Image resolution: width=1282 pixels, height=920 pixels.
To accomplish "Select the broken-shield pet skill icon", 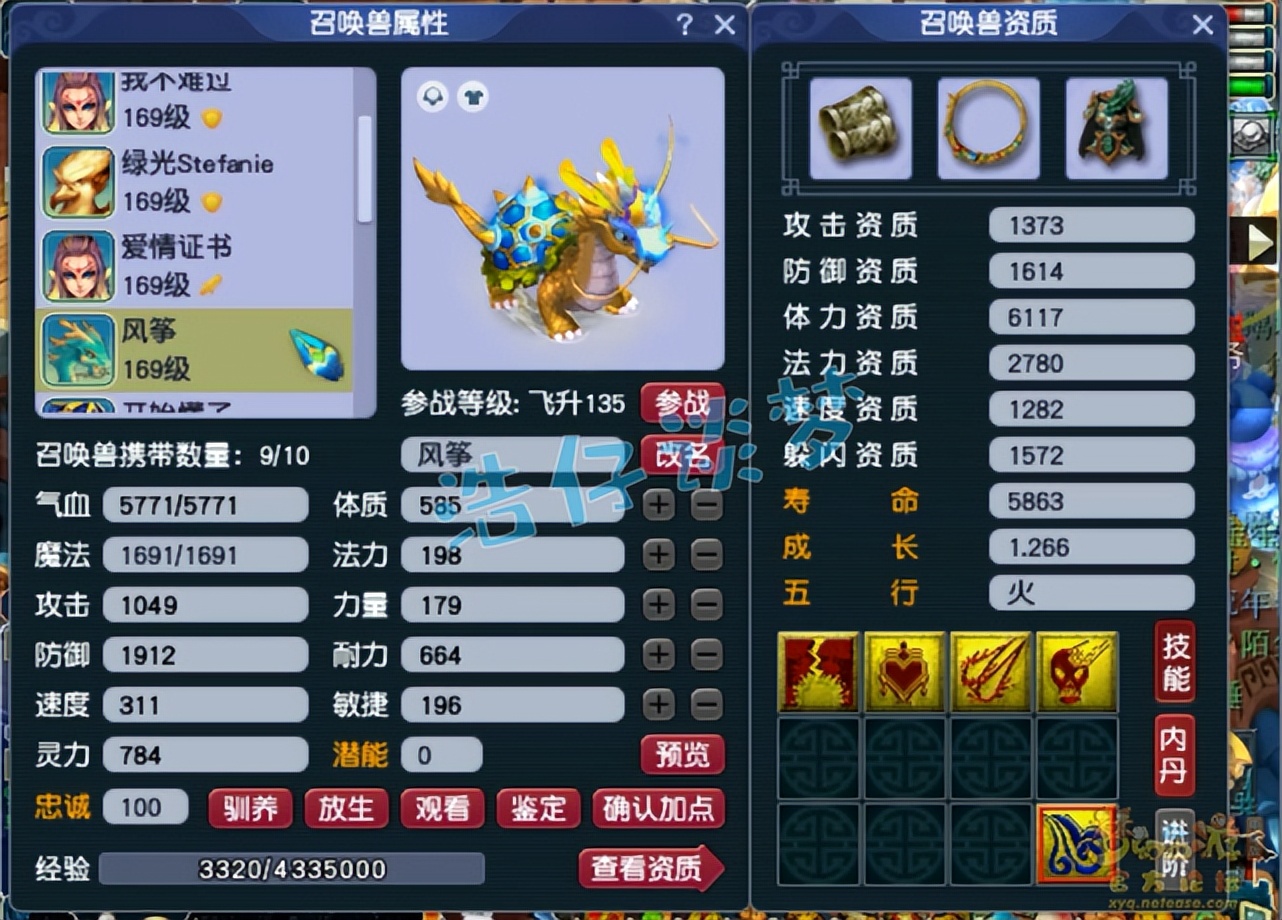I will coord(817,670).
